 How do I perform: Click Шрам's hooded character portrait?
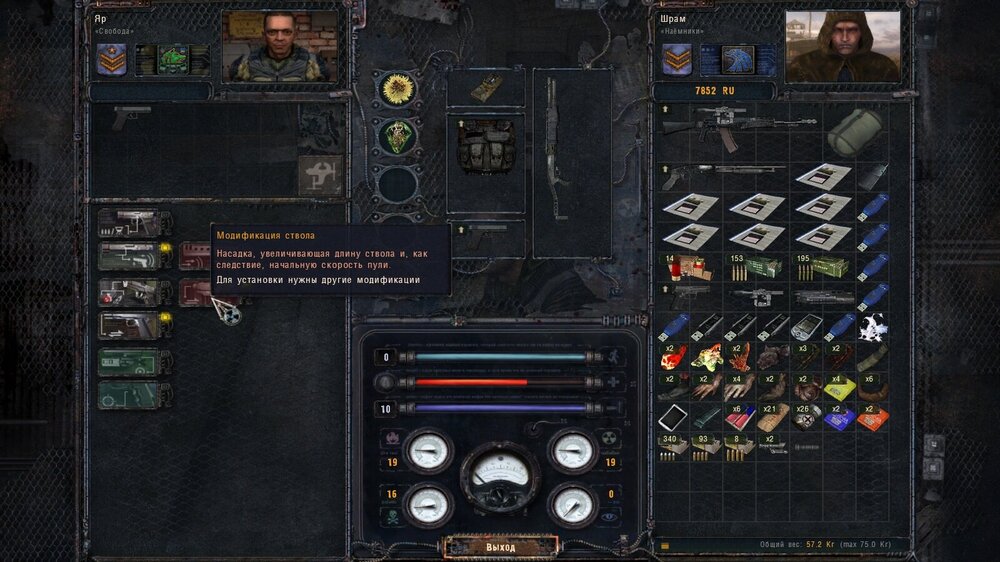click(x=842, y=47)
